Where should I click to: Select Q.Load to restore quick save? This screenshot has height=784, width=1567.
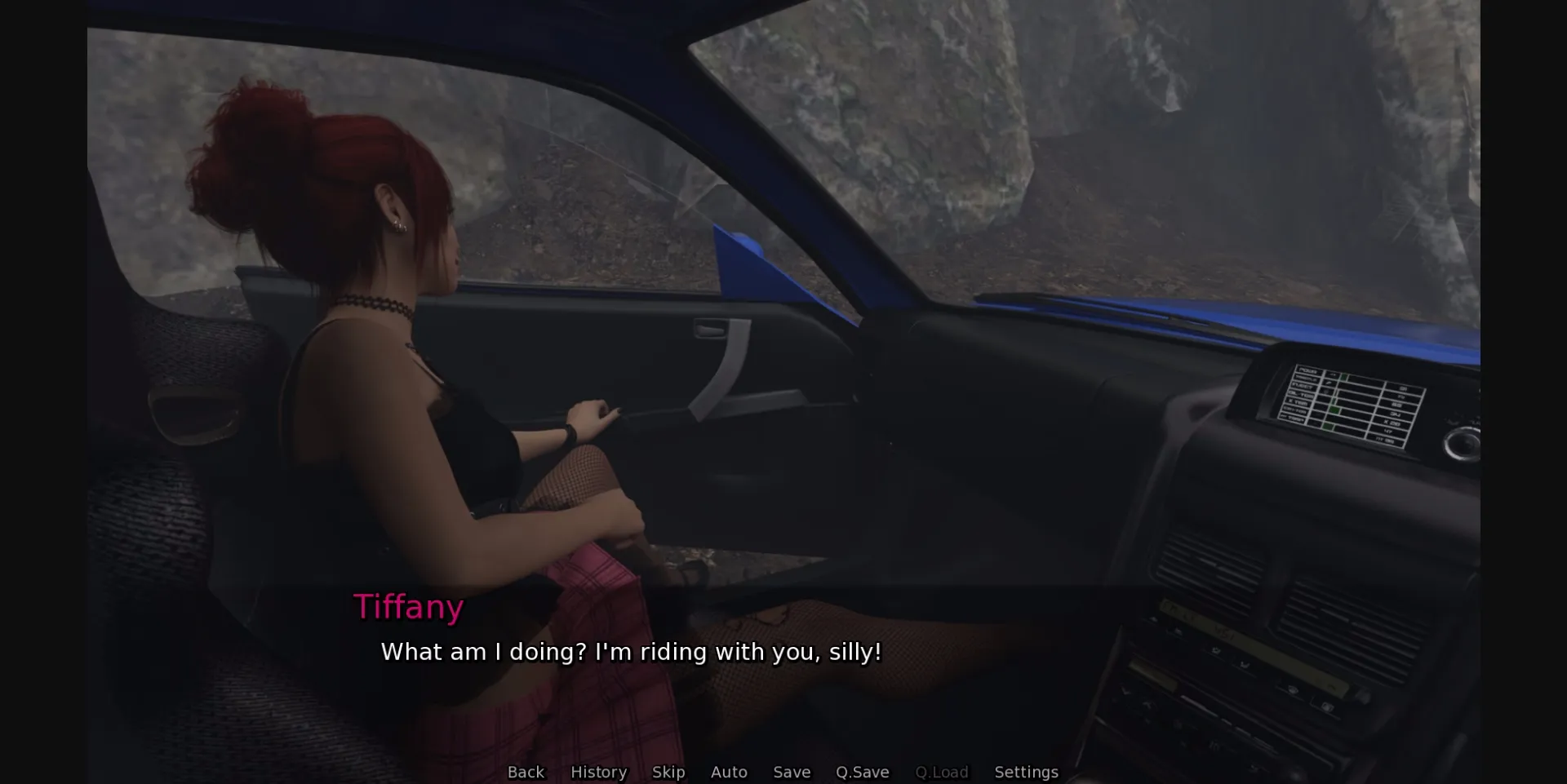tap(941, 772)
